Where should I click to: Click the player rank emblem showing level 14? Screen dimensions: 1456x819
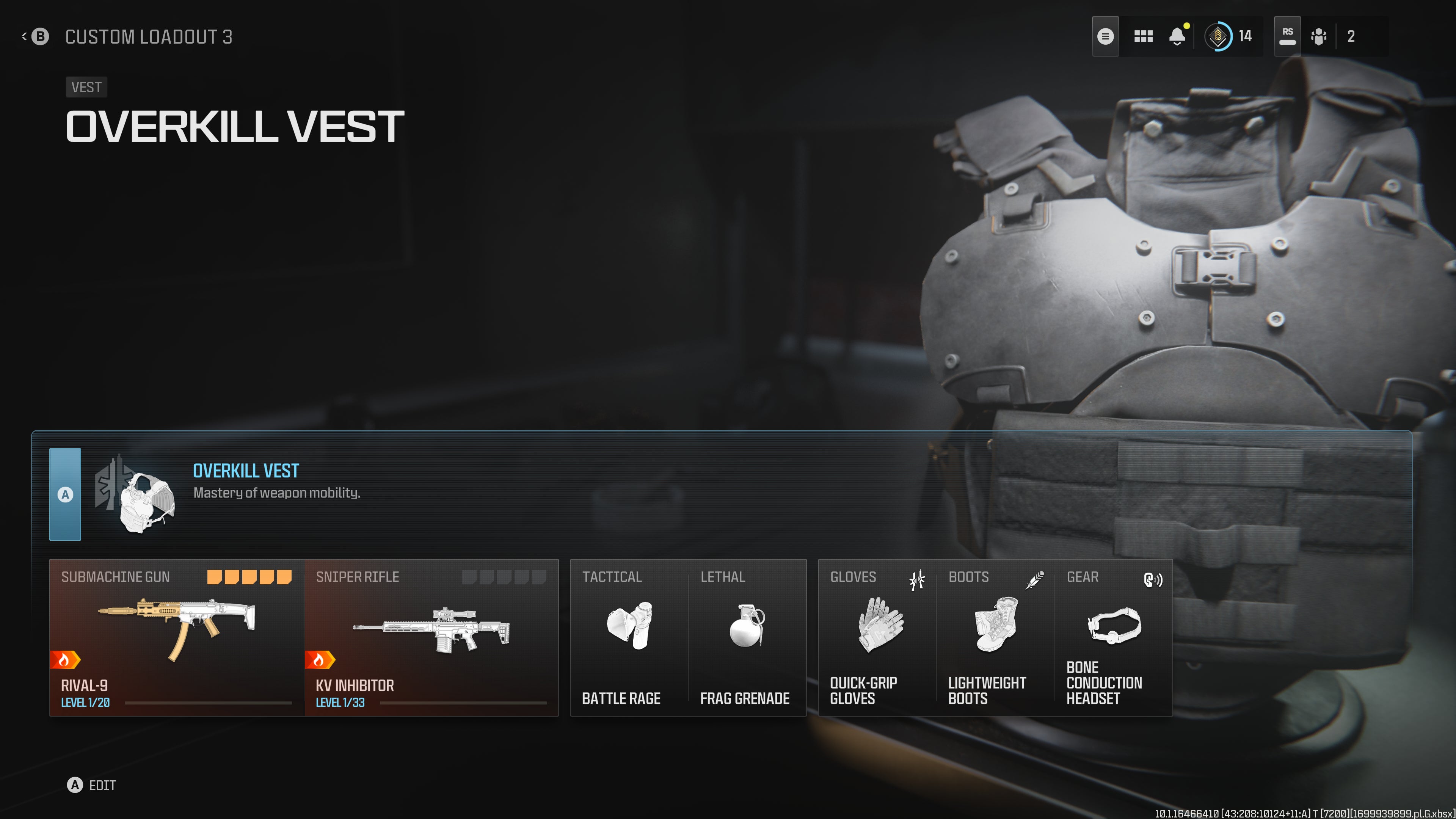[x=1220, y=36]
